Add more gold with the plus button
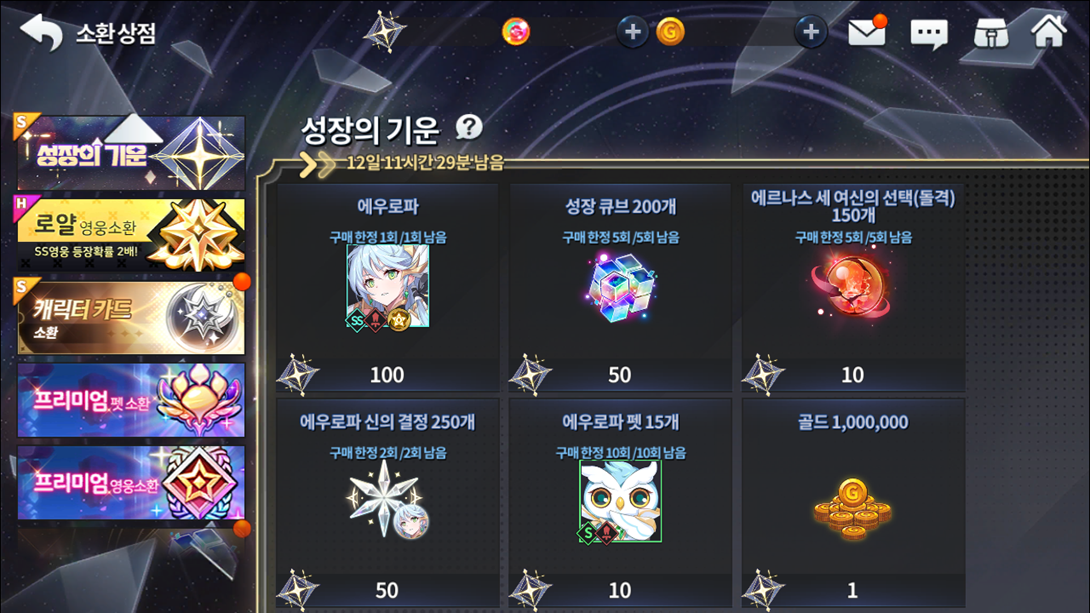This screenshot has height=613, width=1090. [811, 32]
